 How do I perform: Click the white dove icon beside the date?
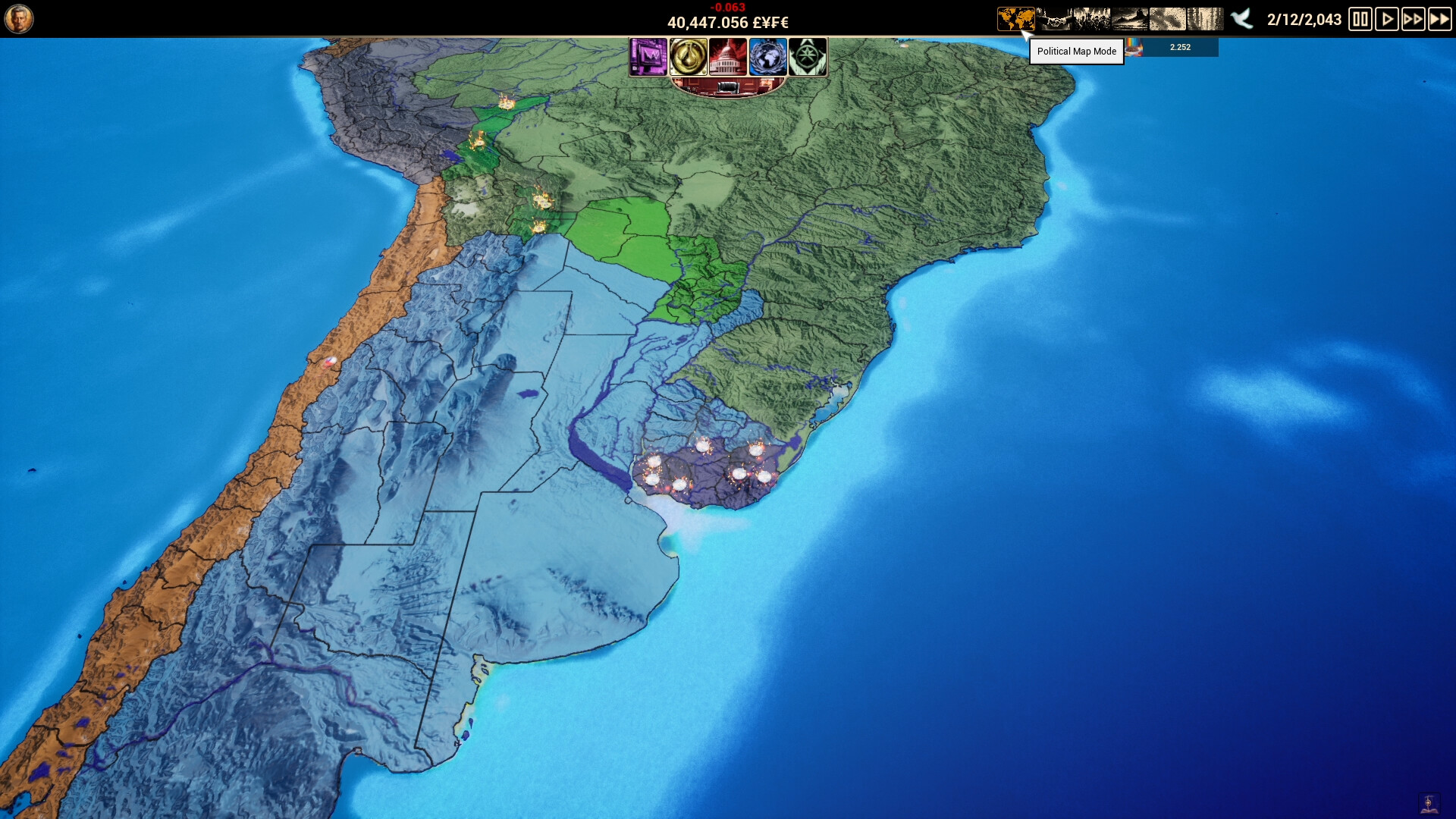point(1241,19)
